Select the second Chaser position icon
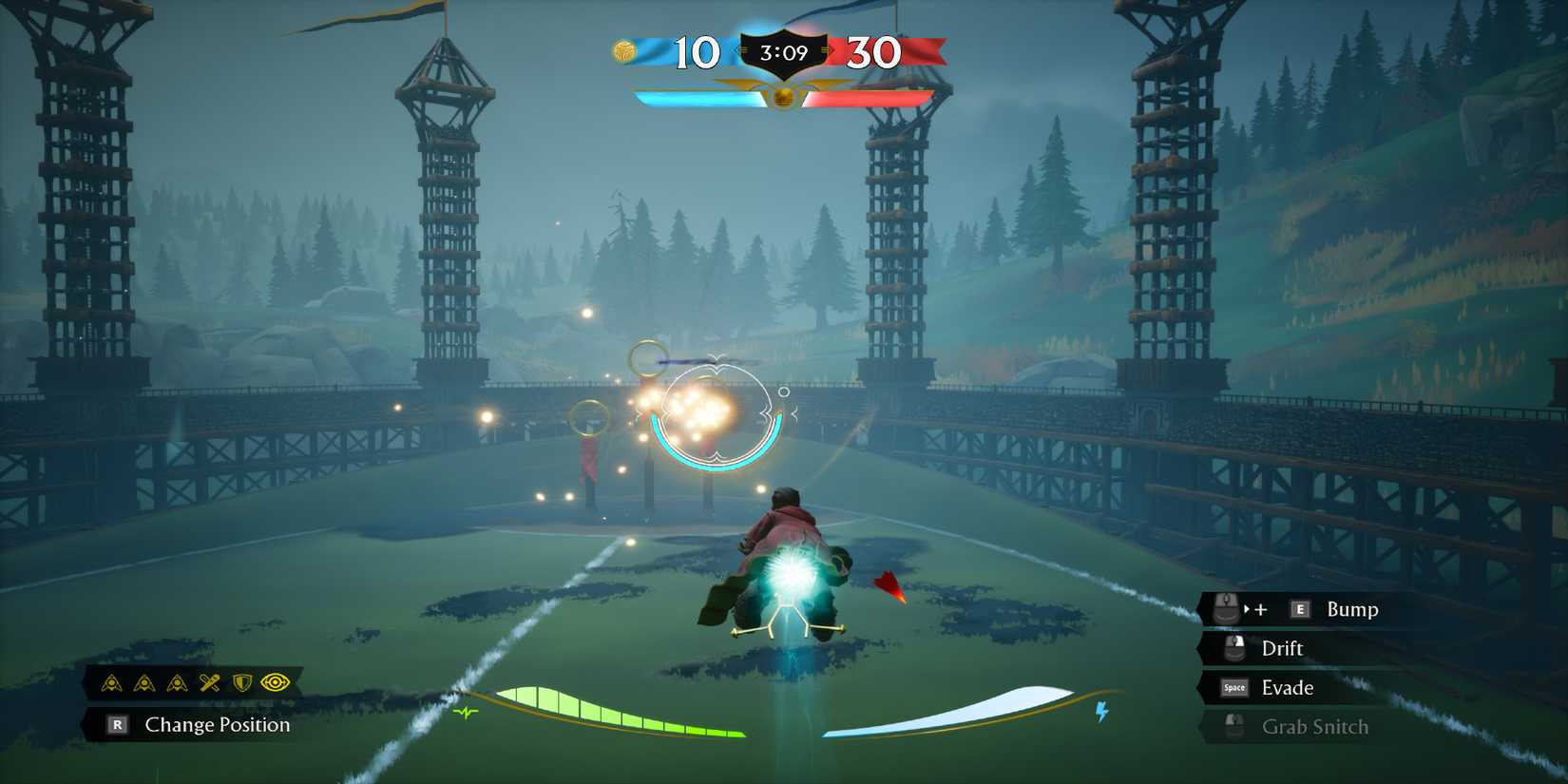 (x=143, y=683)
